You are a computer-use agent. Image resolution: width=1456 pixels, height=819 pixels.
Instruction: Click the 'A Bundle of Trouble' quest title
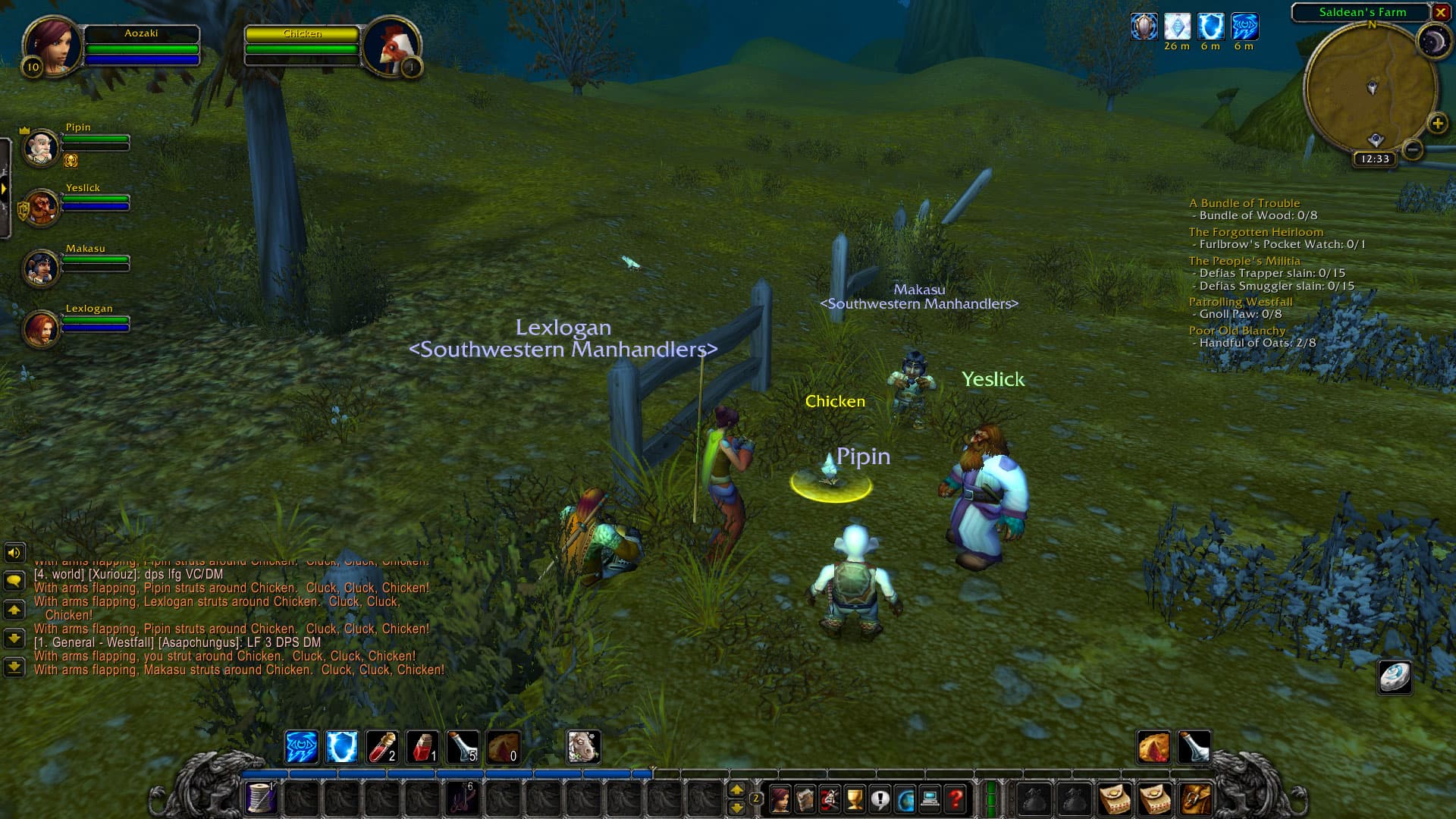pos(1244,203)
